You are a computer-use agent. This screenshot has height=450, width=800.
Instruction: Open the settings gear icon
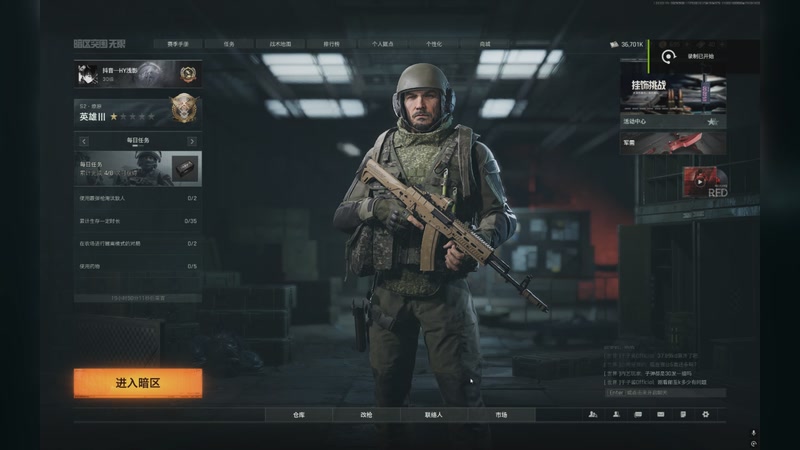click(705, 414)
